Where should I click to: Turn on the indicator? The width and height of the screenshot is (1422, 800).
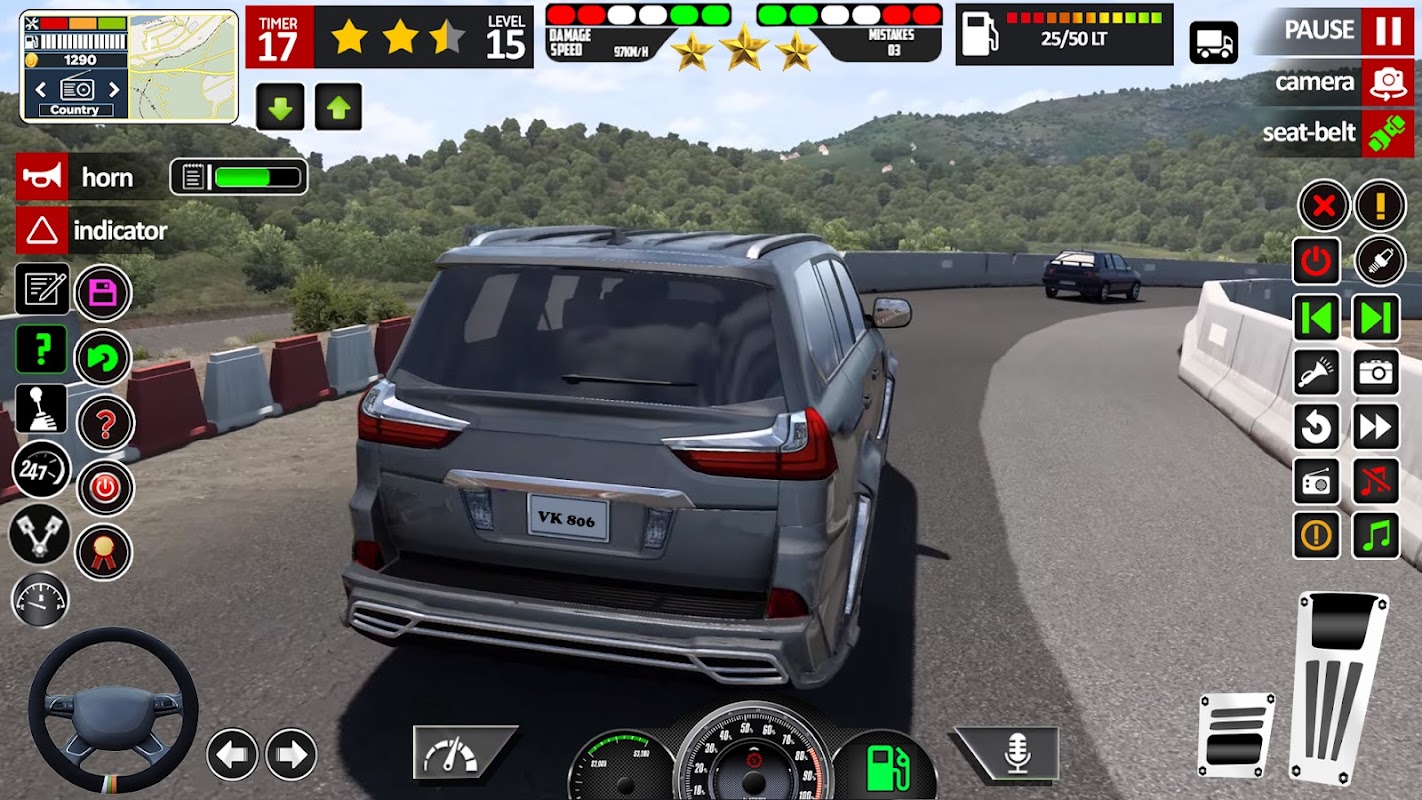pos(42,231)
